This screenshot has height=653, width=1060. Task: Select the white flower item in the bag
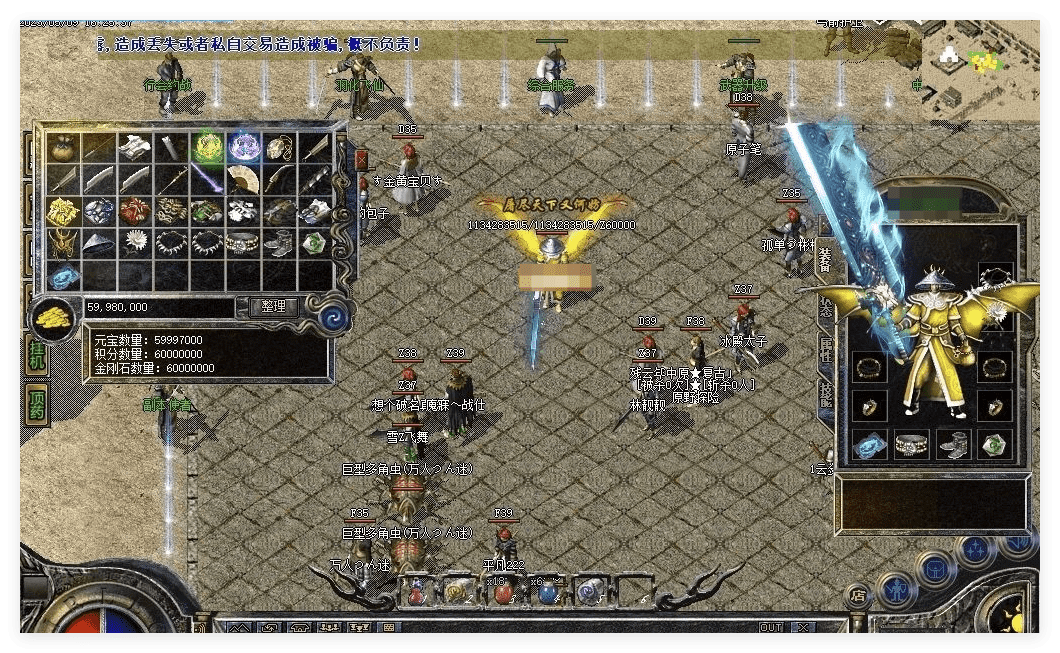(134, 243)
